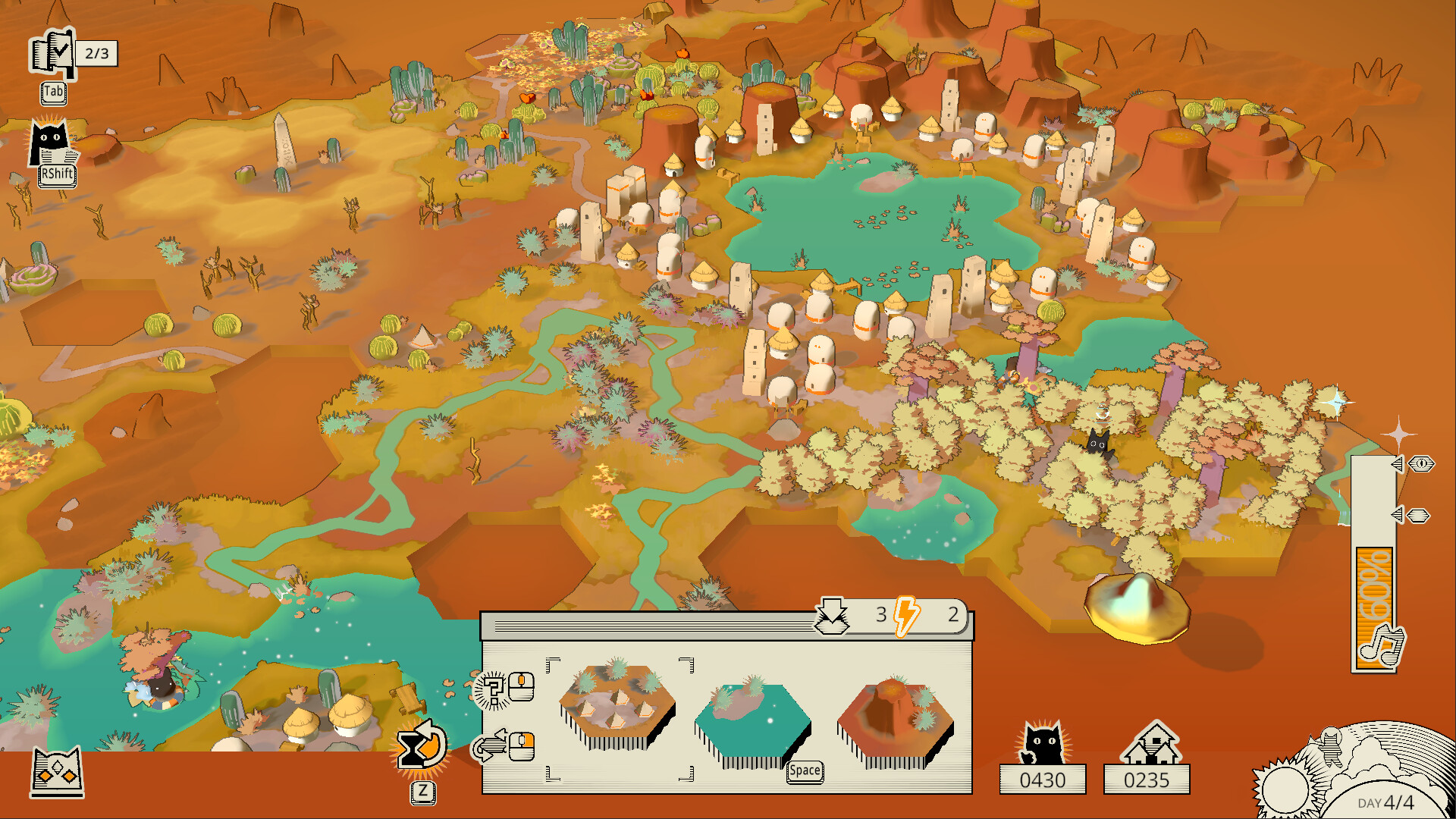
Task: Select the pyramid camp hex tile
Action: (617, 706)
